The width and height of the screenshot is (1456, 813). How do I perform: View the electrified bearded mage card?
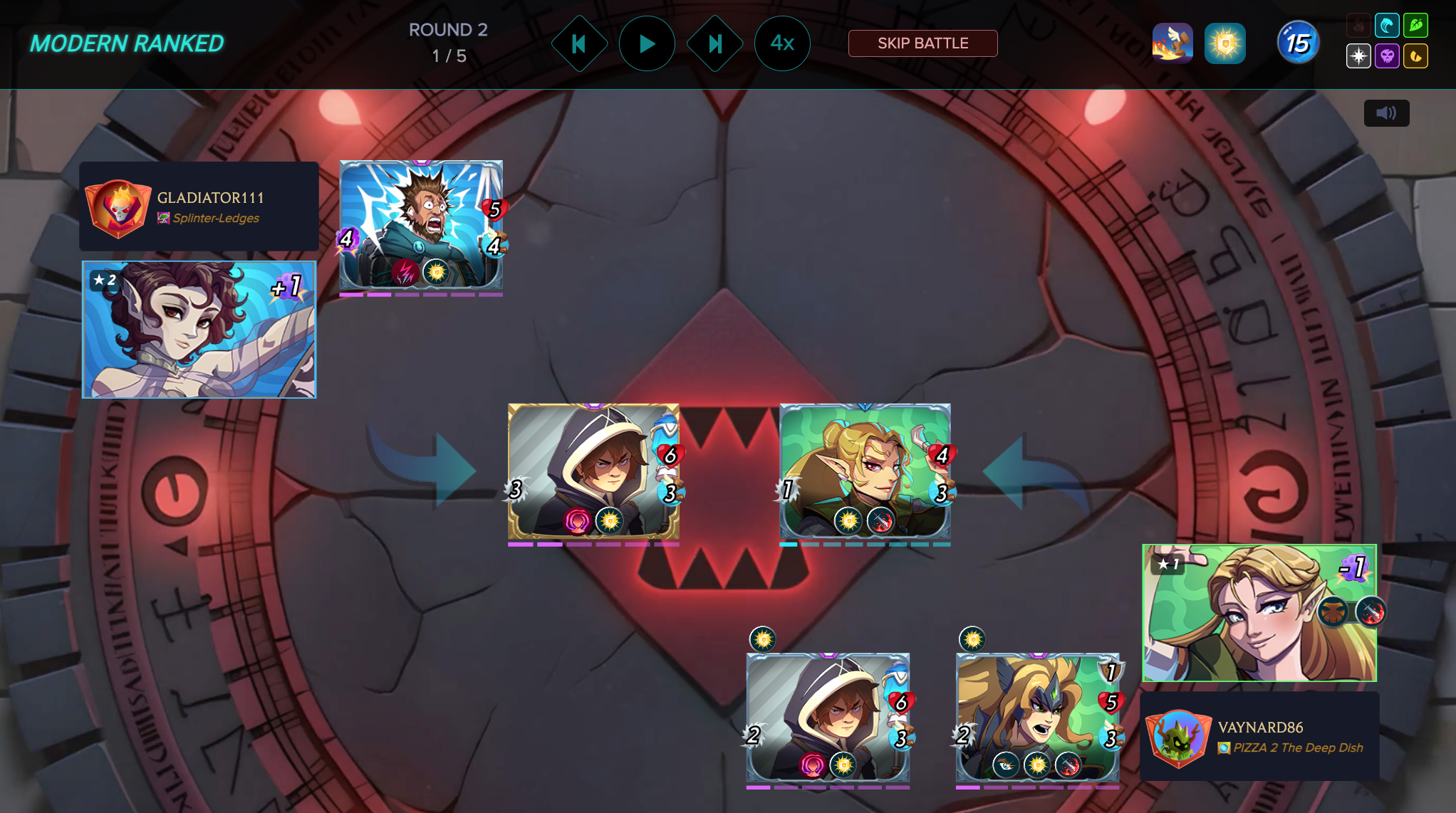pyautogui.click(x=421, y=225)
